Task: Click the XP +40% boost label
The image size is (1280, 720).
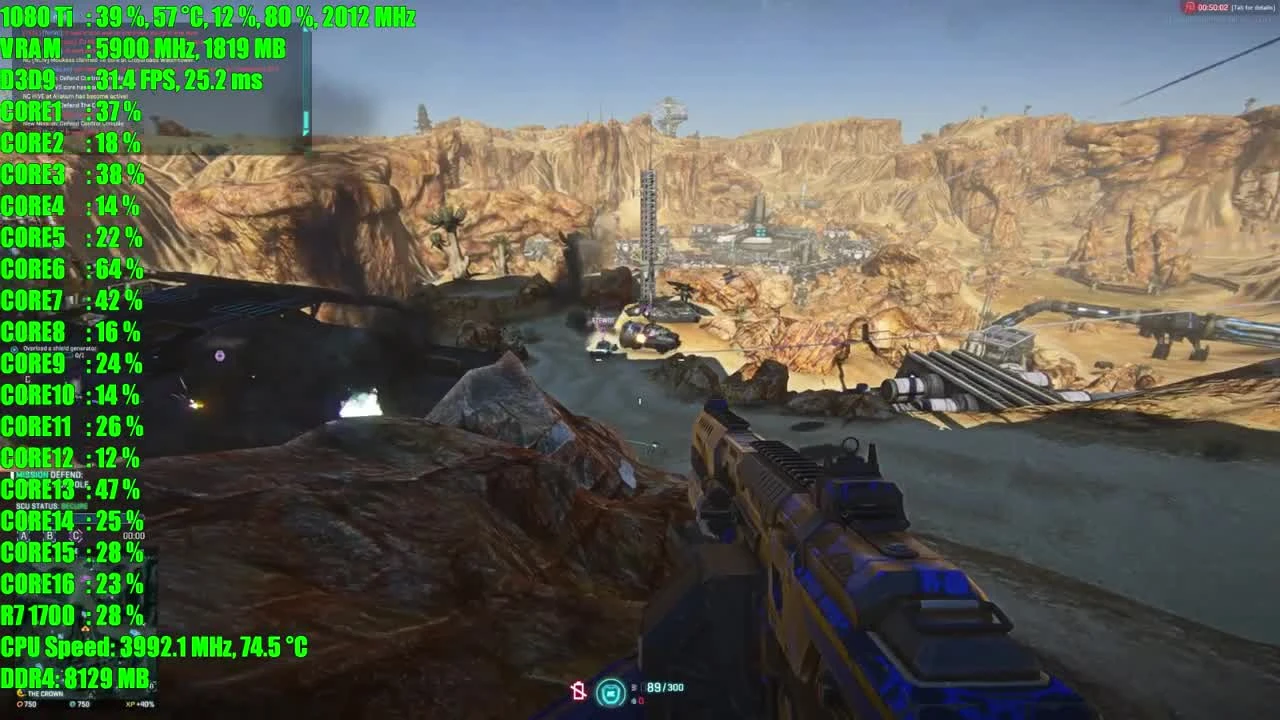Action: [140, 705]
